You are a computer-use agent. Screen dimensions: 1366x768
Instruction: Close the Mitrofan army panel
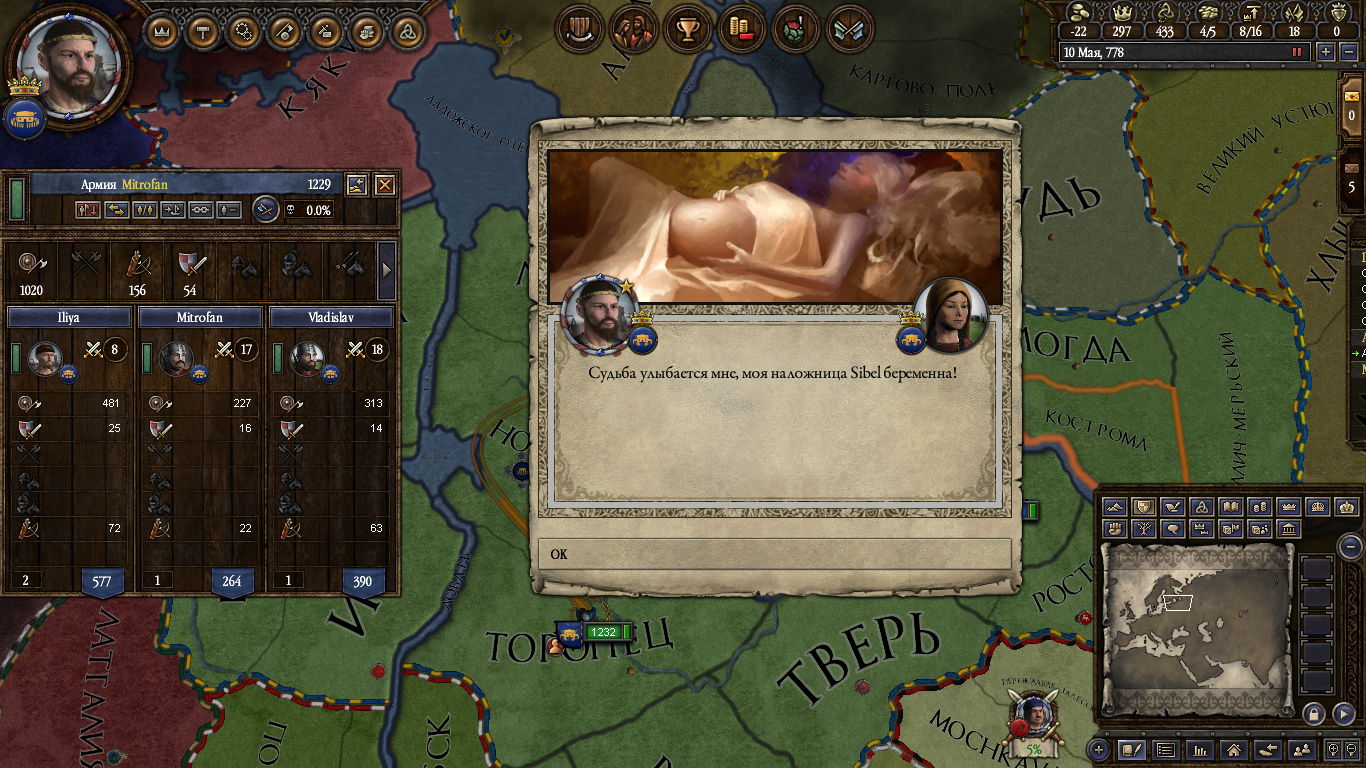[384, 185]
